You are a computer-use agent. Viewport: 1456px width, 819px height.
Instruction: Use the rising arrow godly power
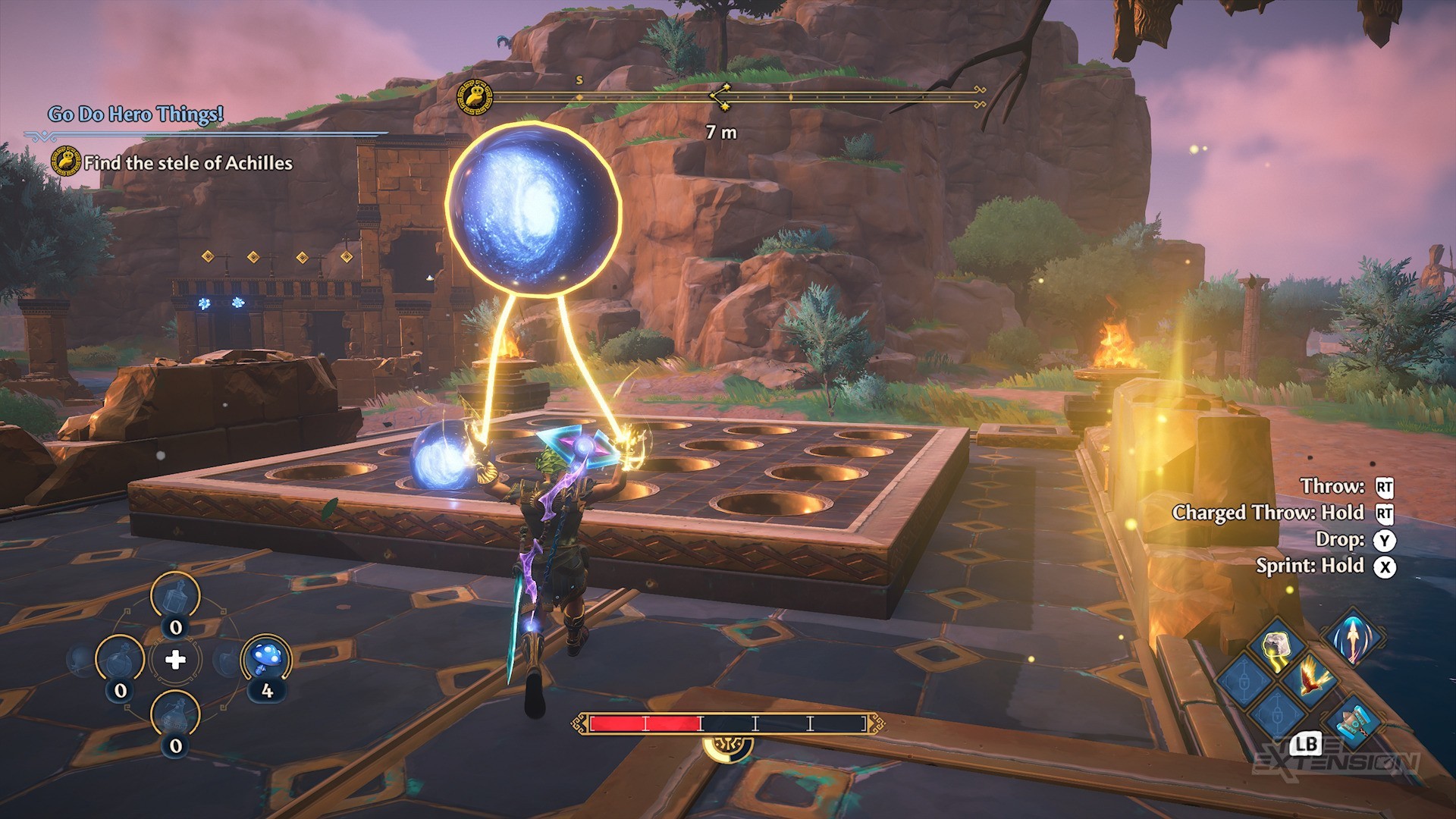pyautogui.click(x=1354, y=636)
